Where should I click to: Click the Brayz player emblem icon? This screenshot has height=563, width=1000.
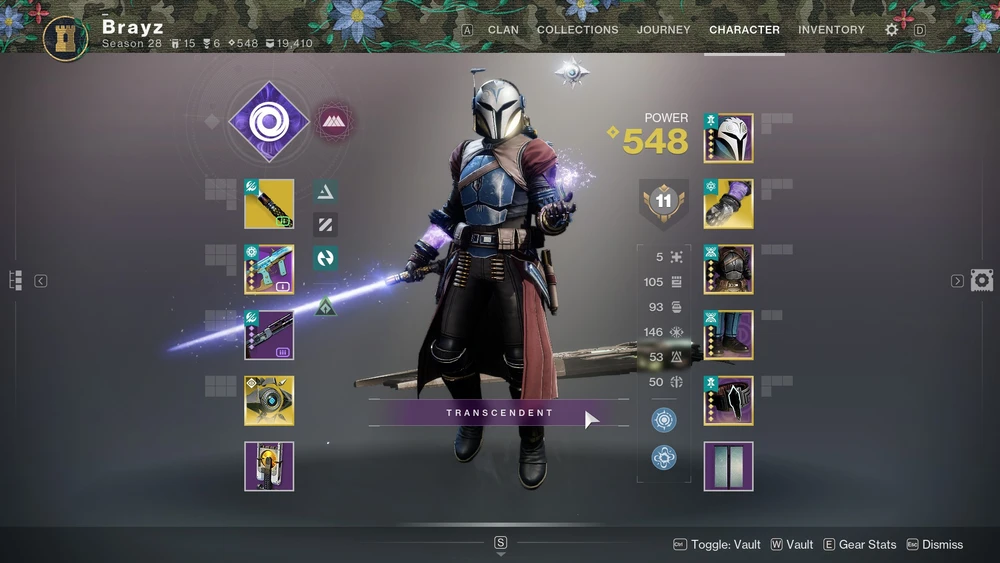(66, 37)
